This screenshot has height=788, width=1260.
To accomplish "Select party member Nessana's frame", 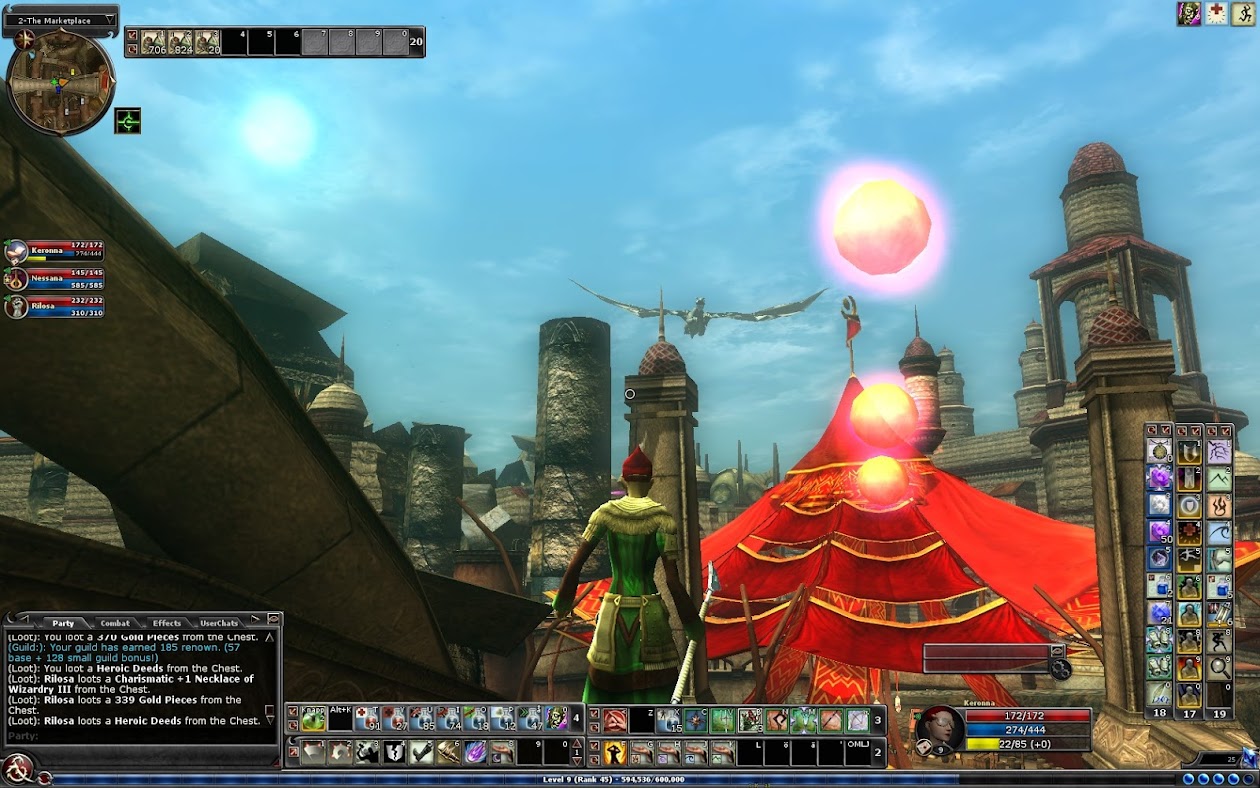I will point(55,279).
